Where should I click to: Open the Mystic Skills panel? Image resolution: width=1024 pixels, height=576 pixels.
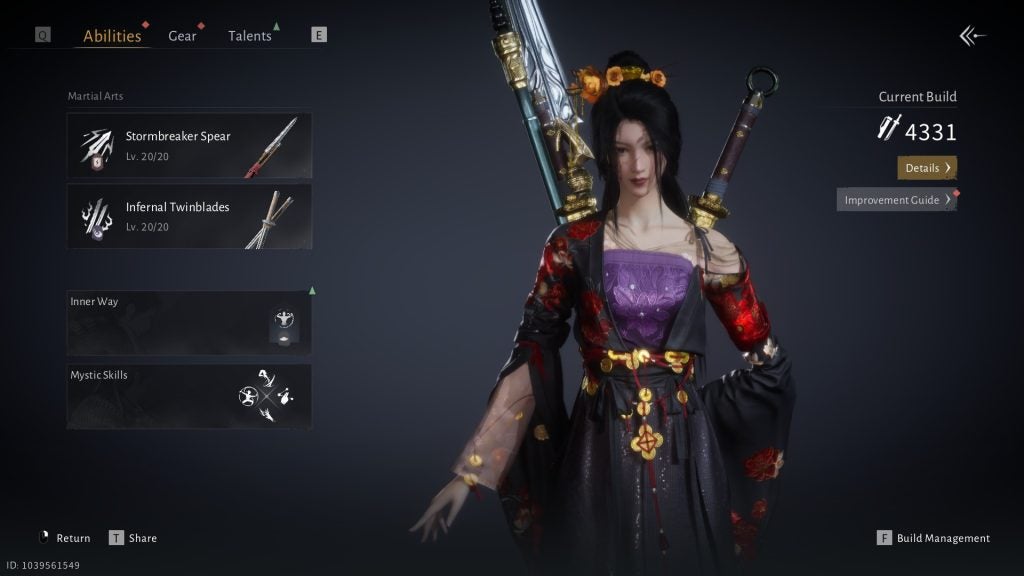[189, 396]
